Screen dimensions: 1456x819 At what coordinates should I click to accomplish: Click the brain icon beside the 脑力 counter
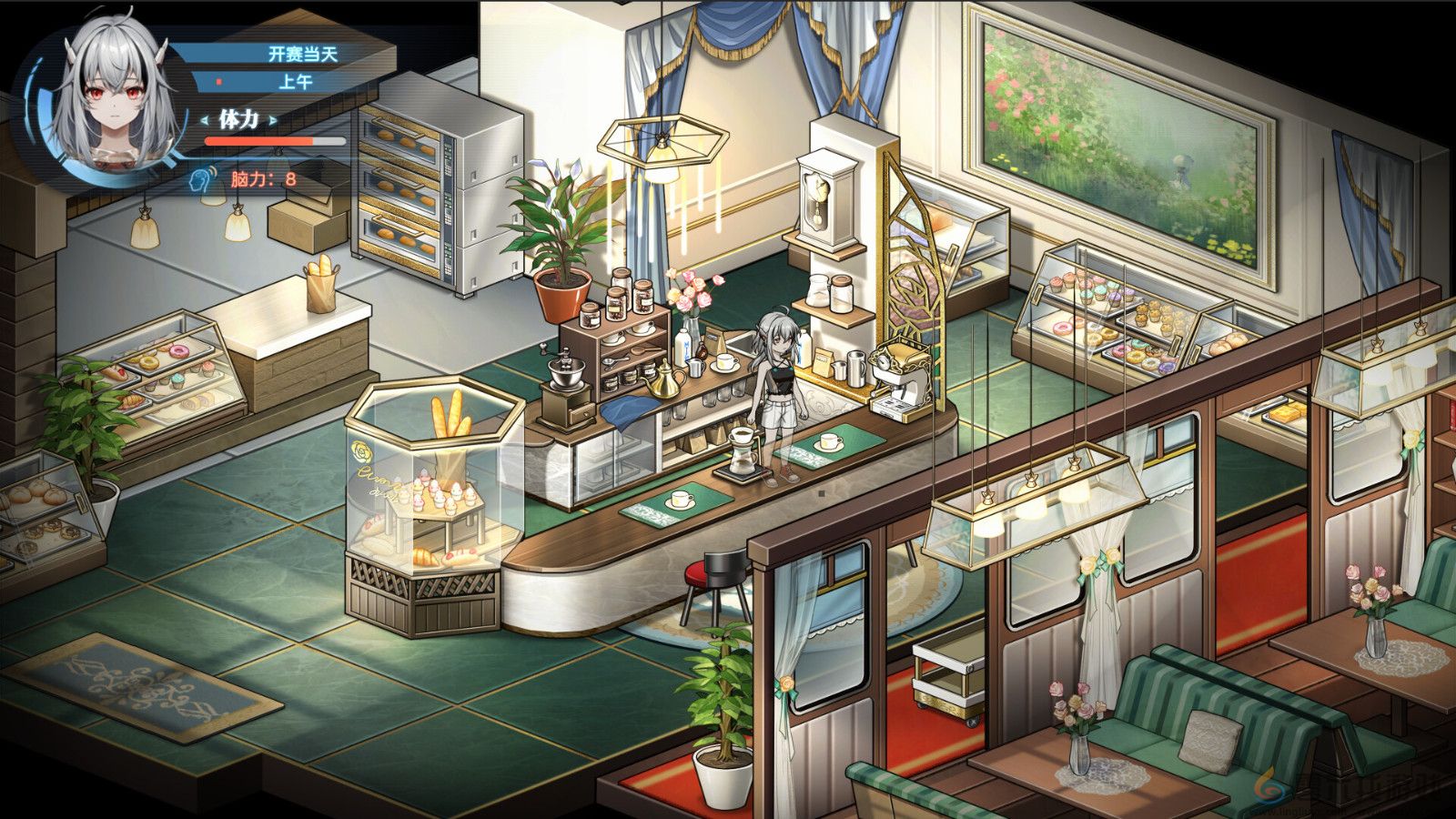click(199, 179)
